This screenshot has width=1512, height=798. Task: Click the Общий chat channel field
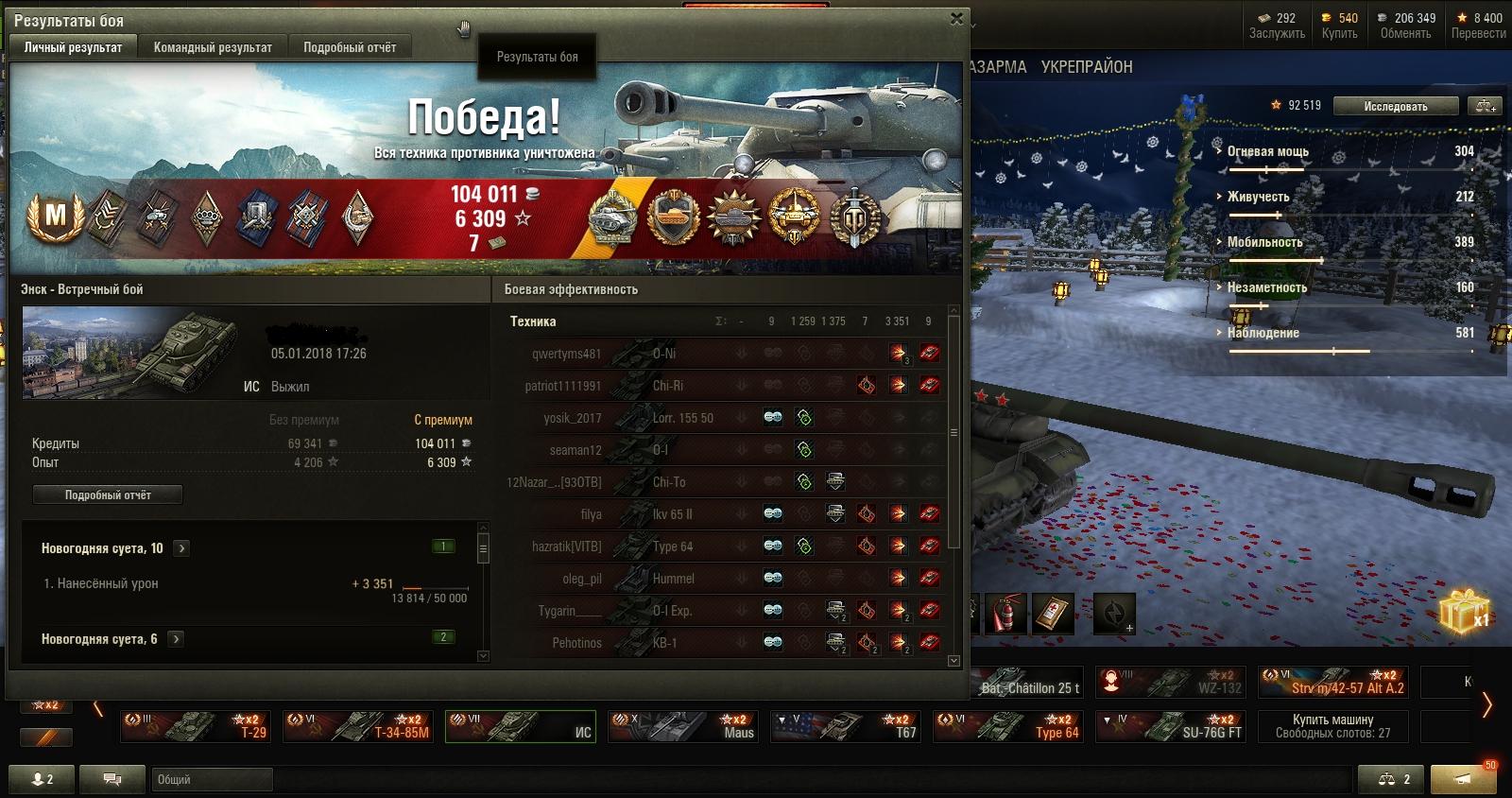point(212,779)
